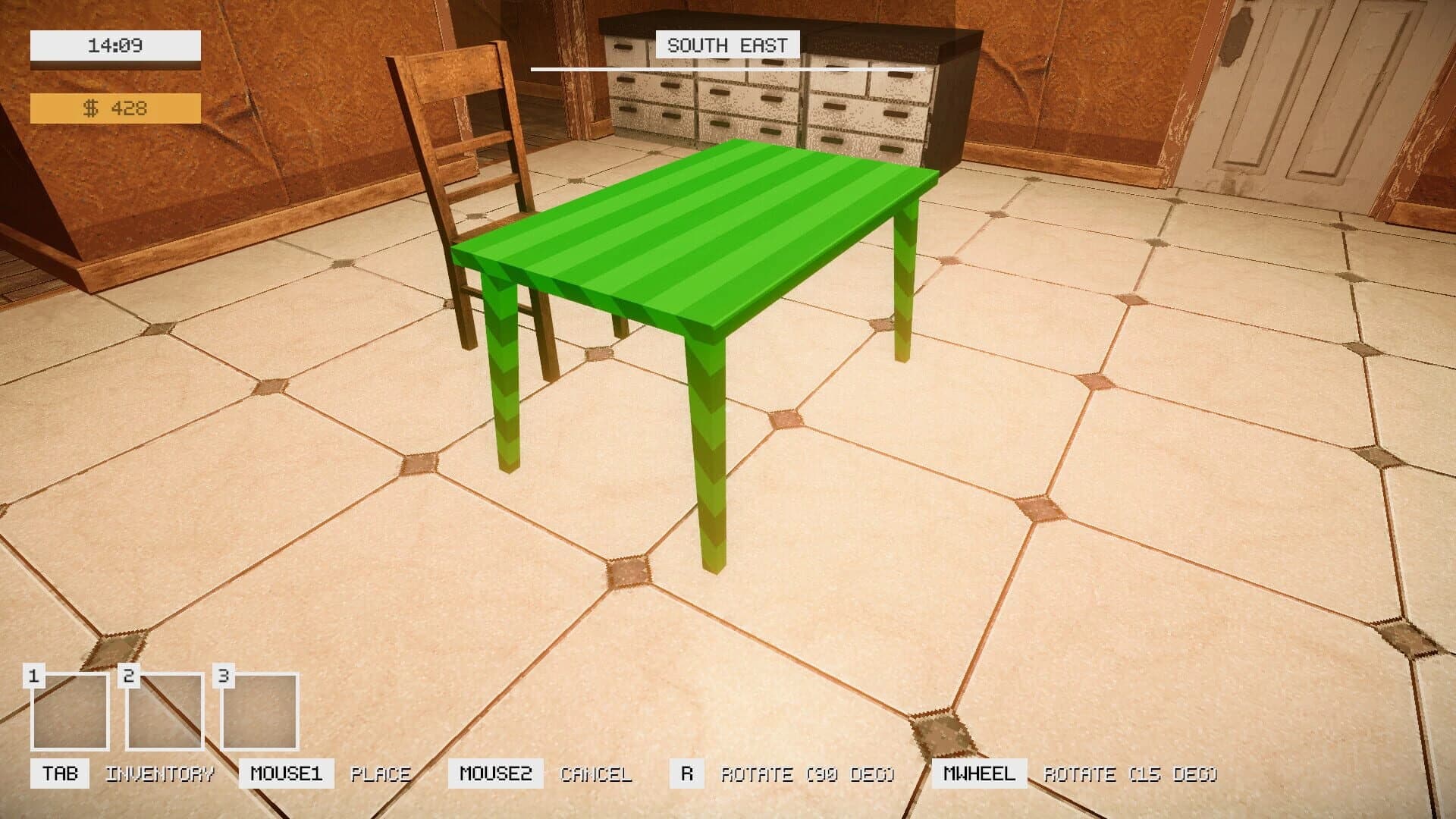Click the MWHEEL key hint icon
This screenshot has width=1456, height=819.
tap(981, 774)
